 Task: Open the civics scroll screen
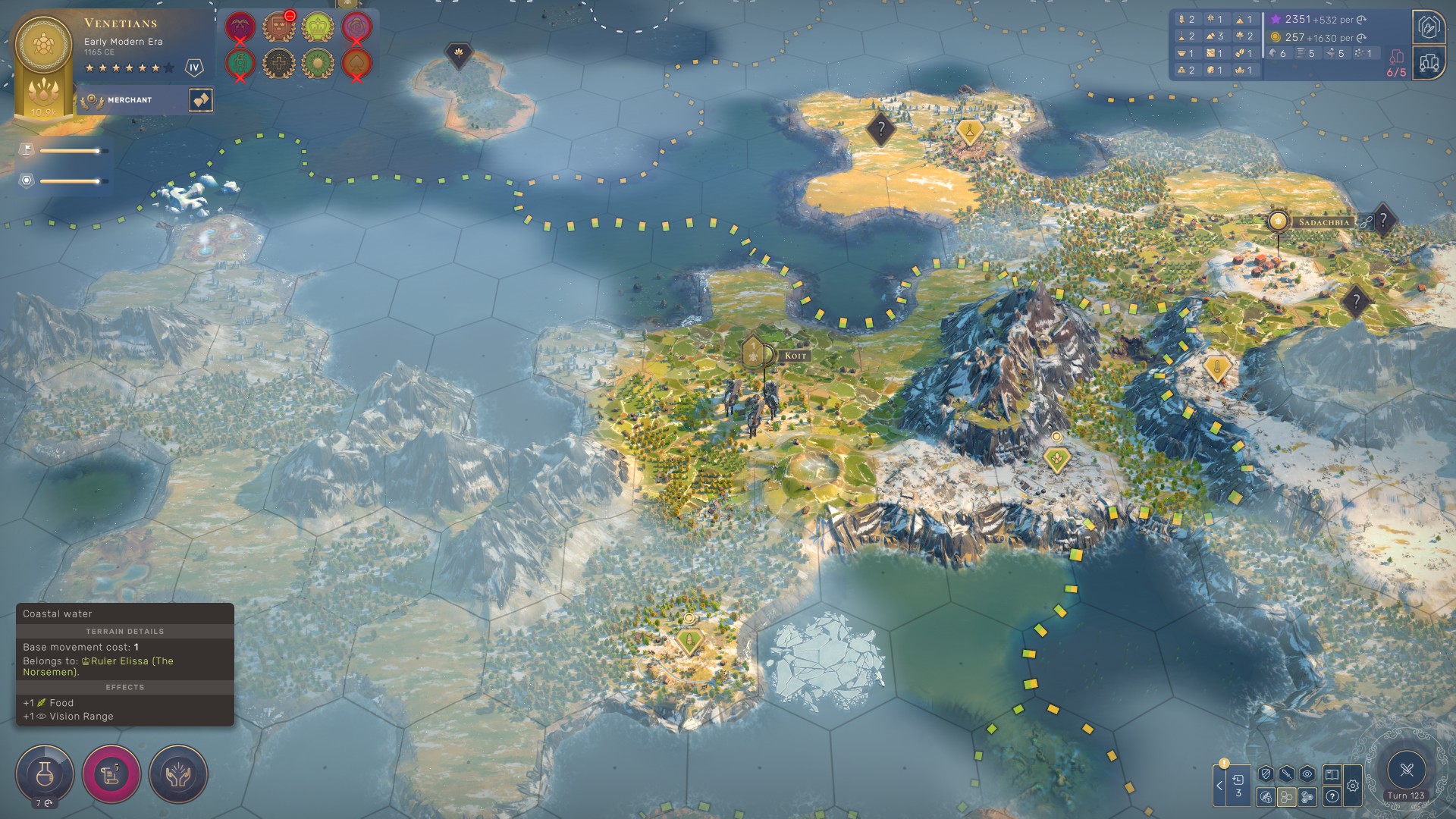coord(111,773)
